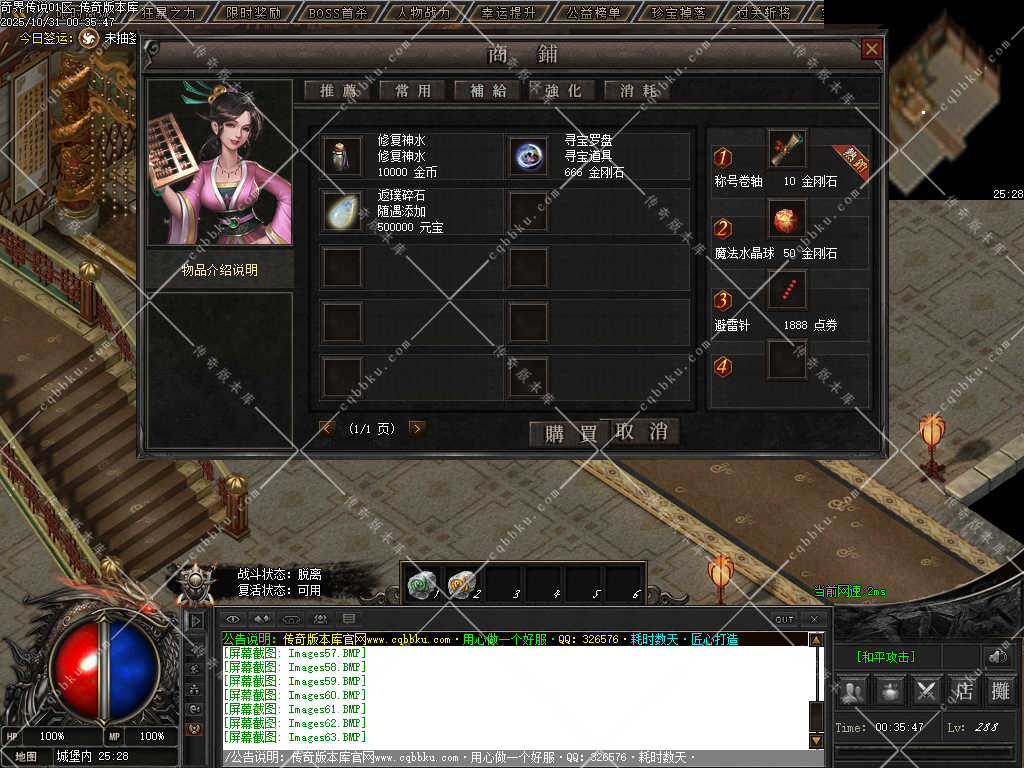The height and width of the screenshot is (768, 1024).
Task: Pick the 称号卷轴 scroll hot item
Action: coord(787,149)
